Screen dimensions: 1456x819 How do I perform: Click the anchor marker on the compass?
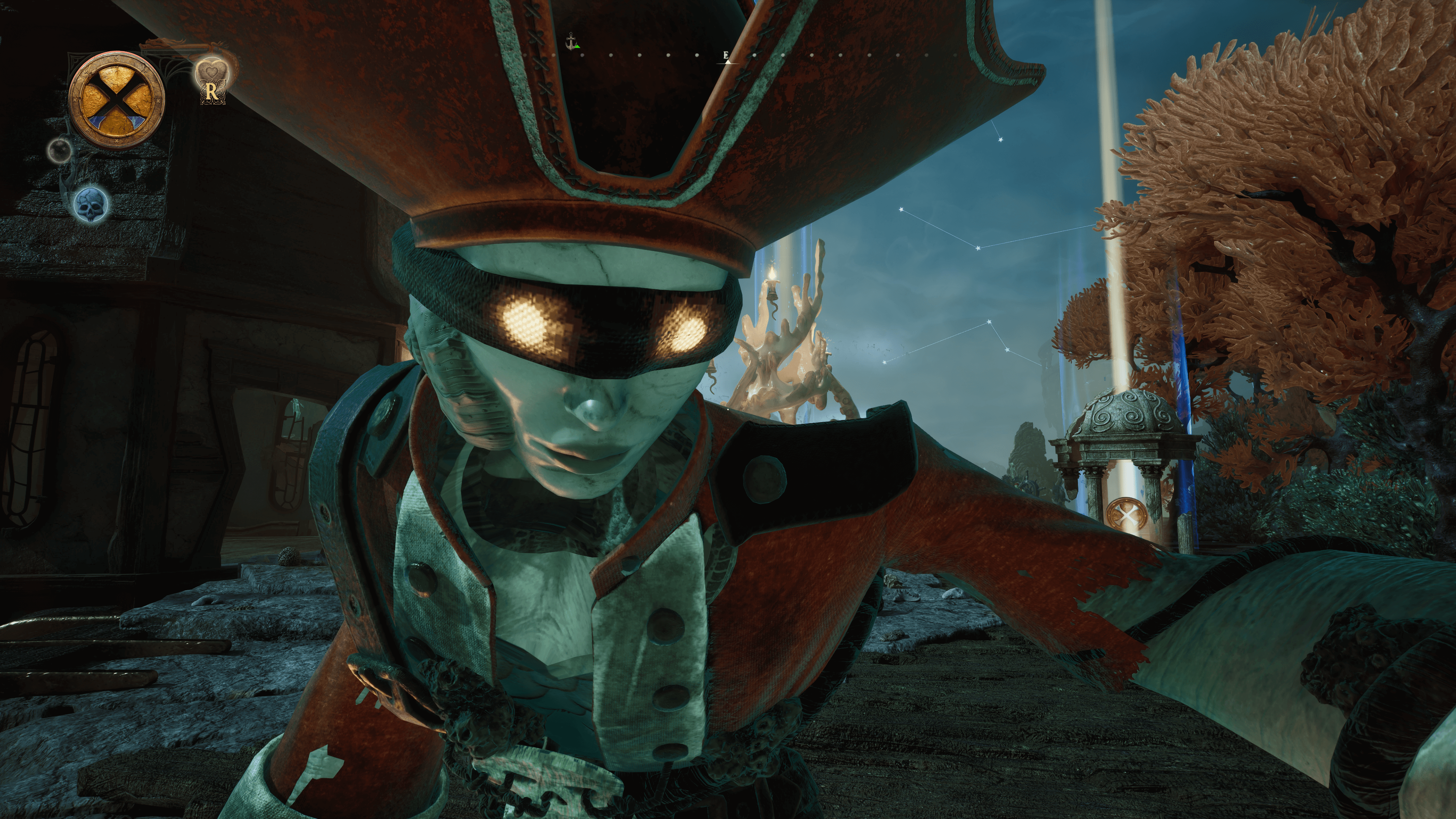click(x=571, y=40)
